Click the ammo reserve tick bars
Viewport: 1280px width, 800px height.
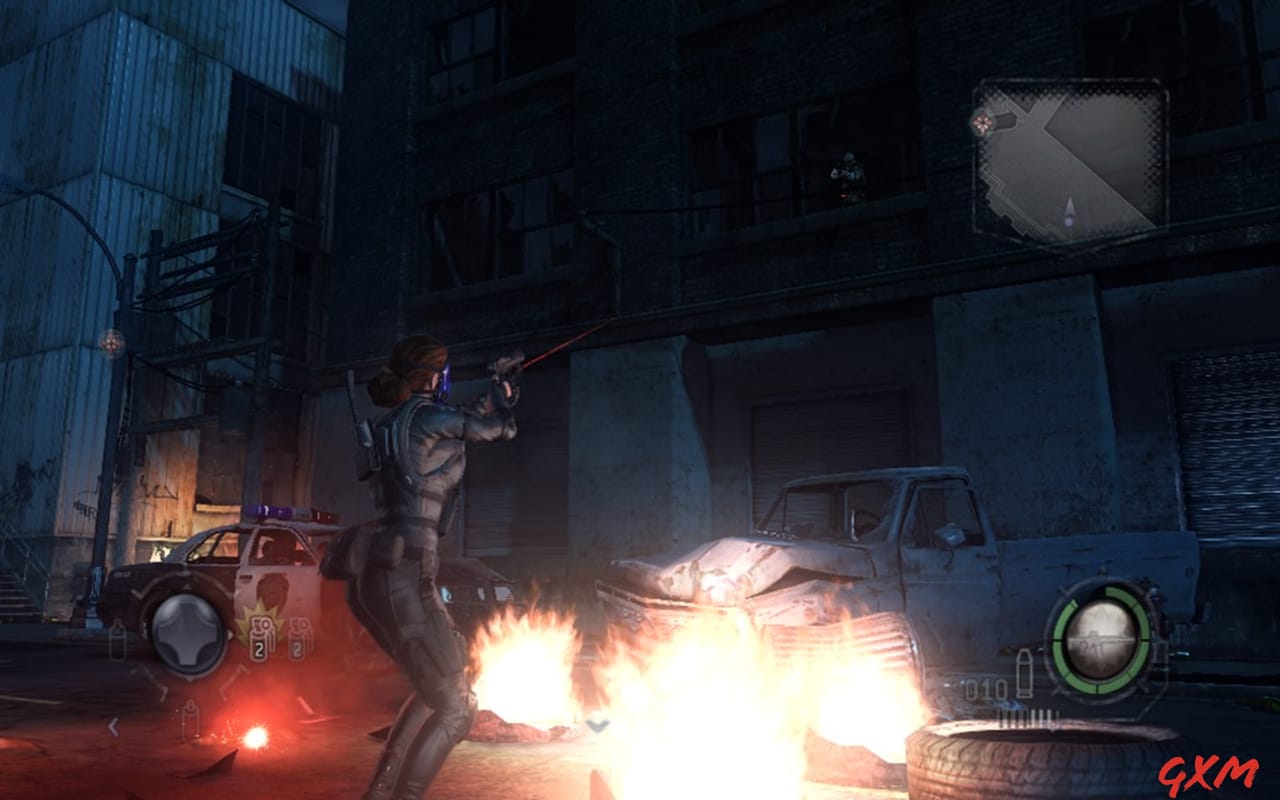(x=1027, y=715)
